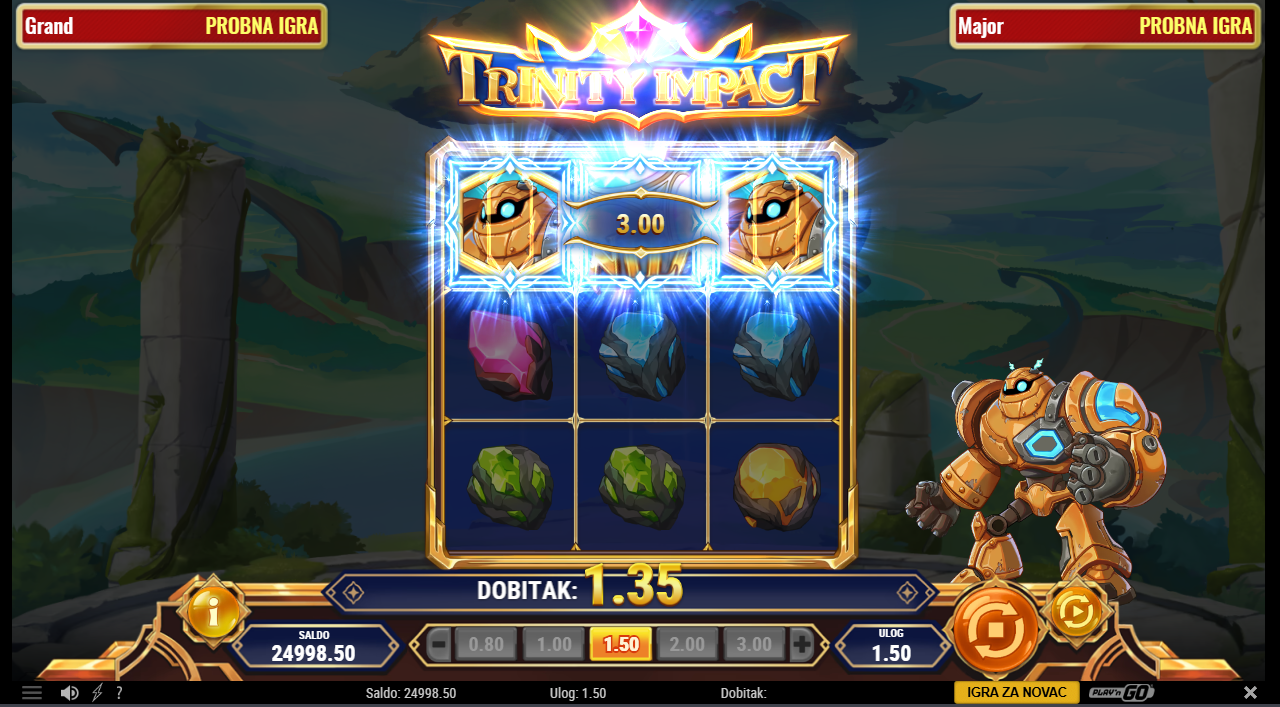
Task: Choose the 1.00 bet amount
Action: [554, 645]
